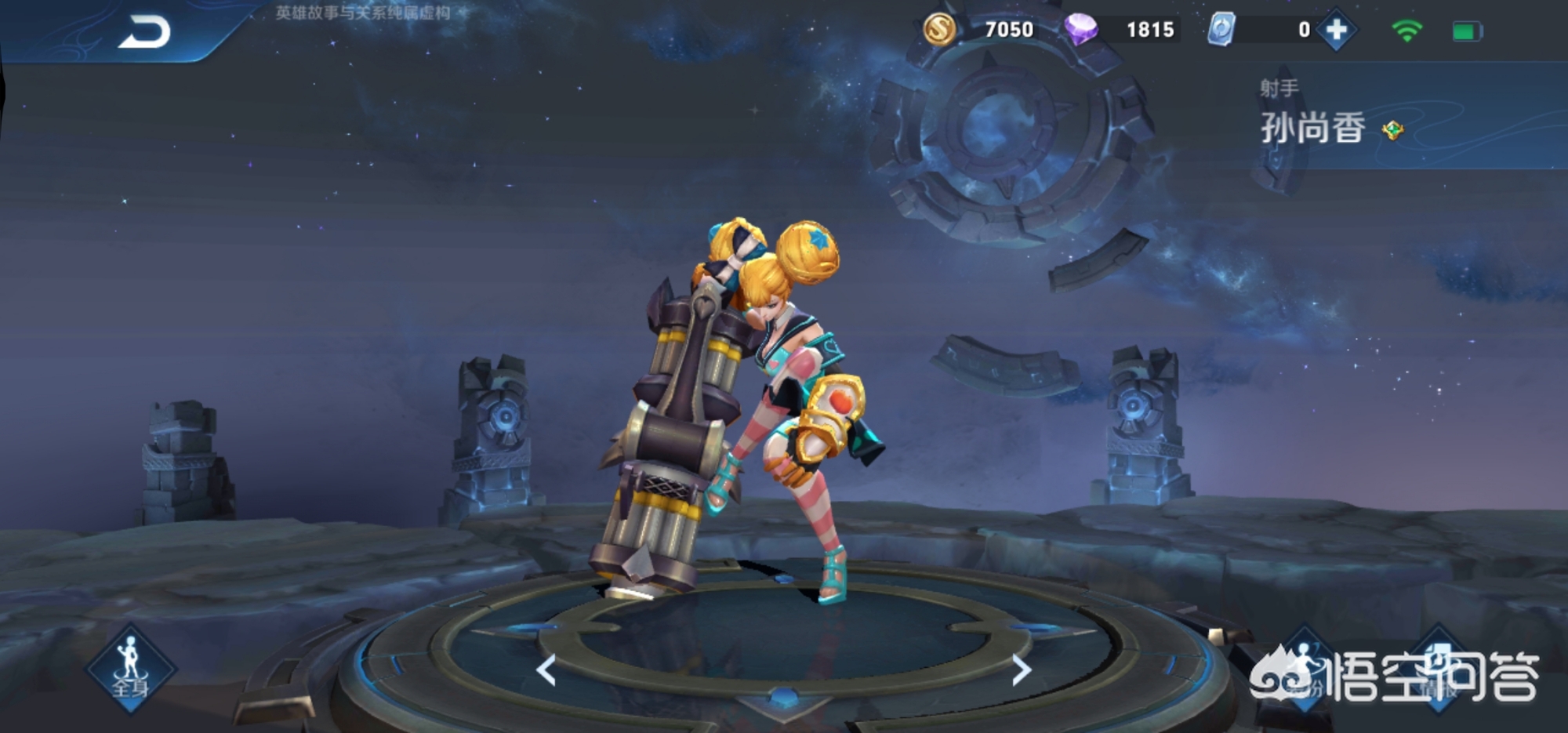Click the blue voucher card icon

pos(1221,30)
